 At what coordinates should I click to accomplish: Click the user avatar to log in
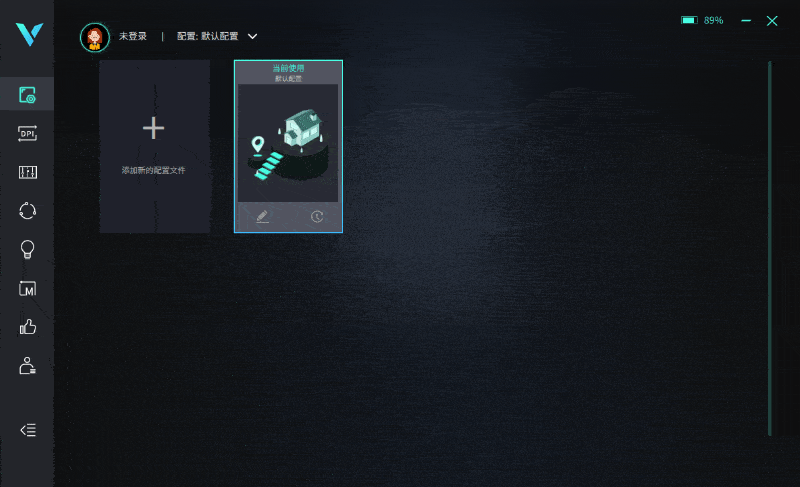95,37
